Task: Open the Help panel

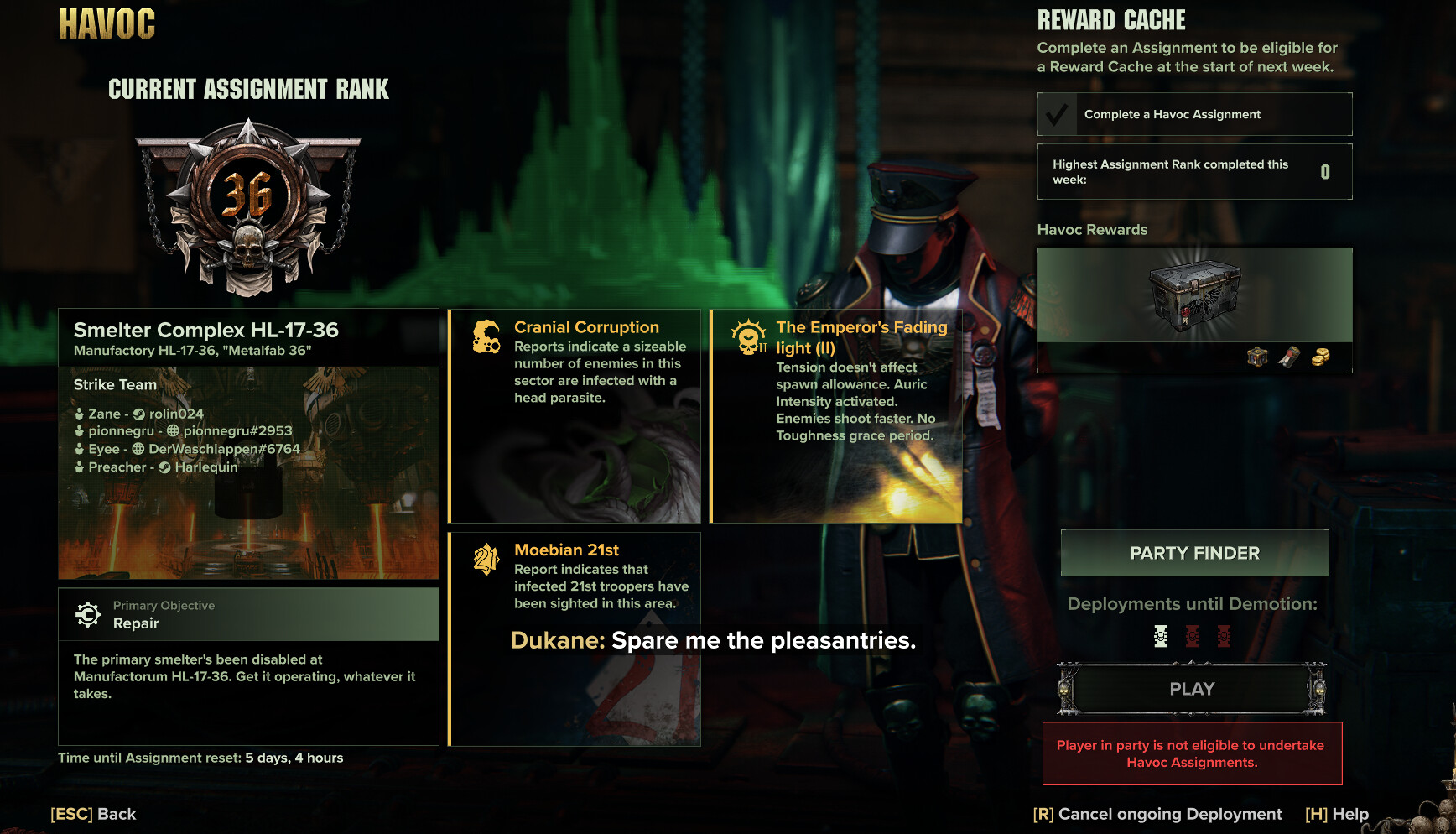Action: click(1337, 814)
